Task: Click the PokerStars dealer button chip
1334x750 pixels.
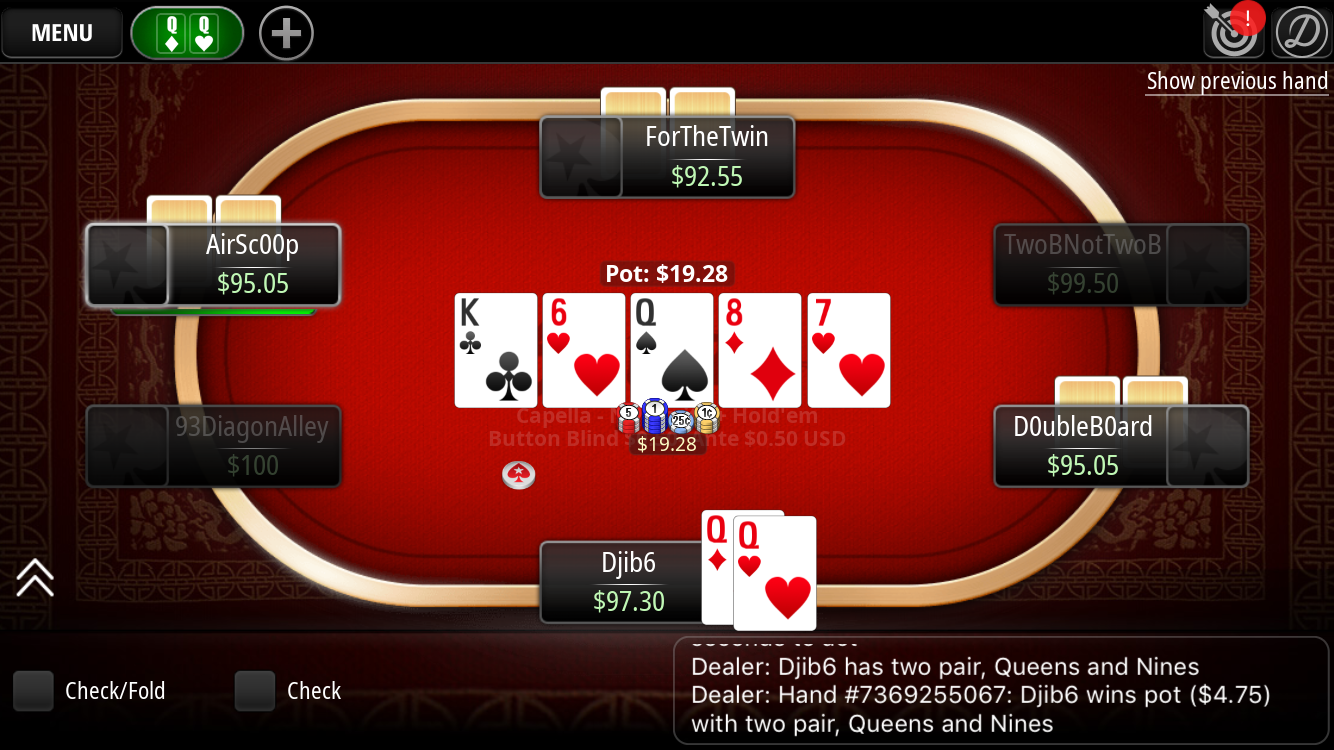Action: tap(520, 476)
